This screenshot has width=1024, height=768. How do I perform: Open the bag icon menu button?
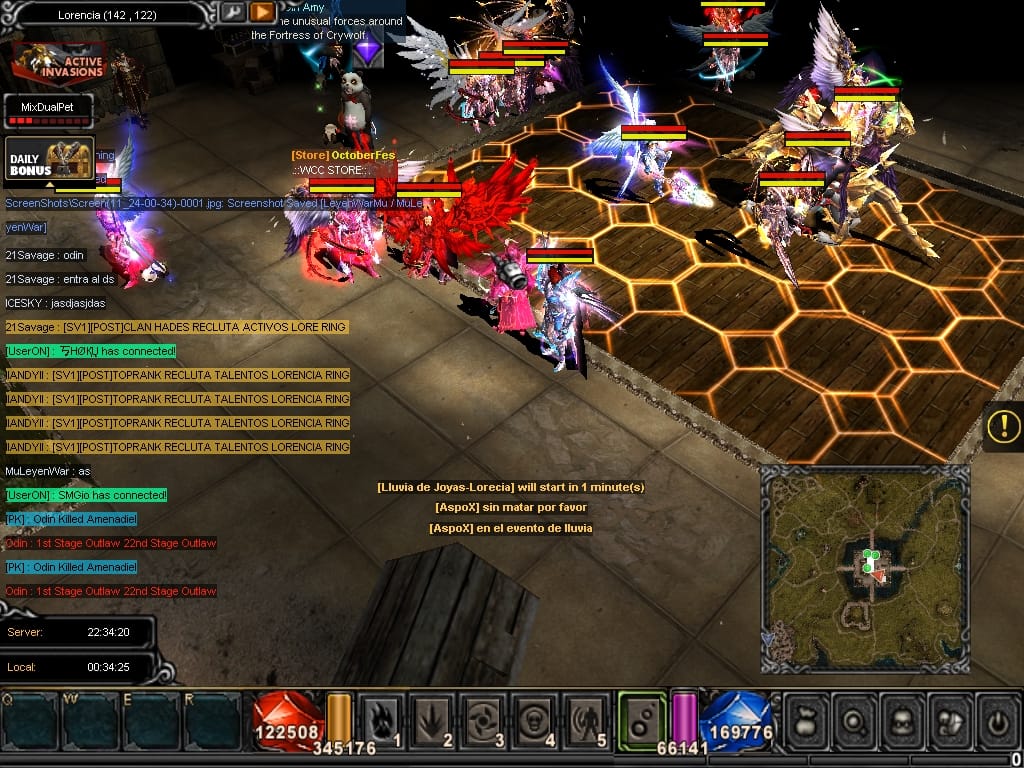tap(806, 720)
